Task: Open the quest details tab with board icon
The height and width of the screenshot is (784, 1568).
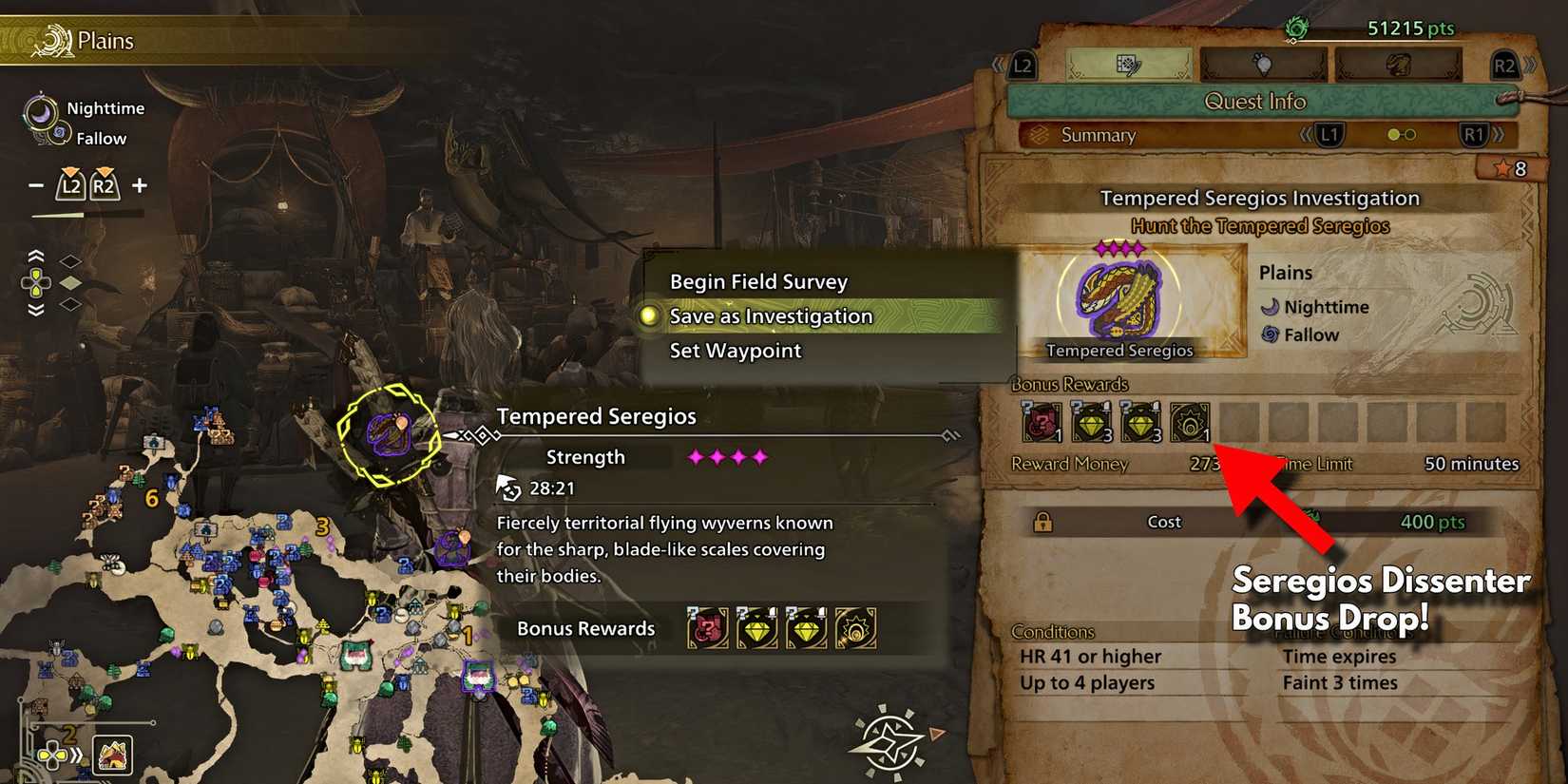Action: pos(1128,65)
